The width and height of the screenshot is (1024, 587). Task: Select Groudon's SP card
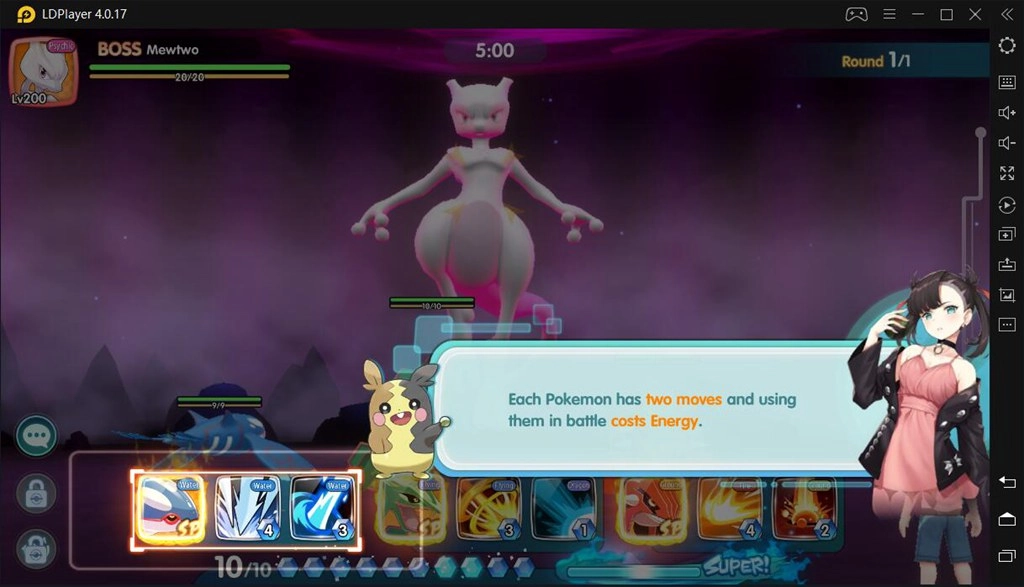[651, 511]
